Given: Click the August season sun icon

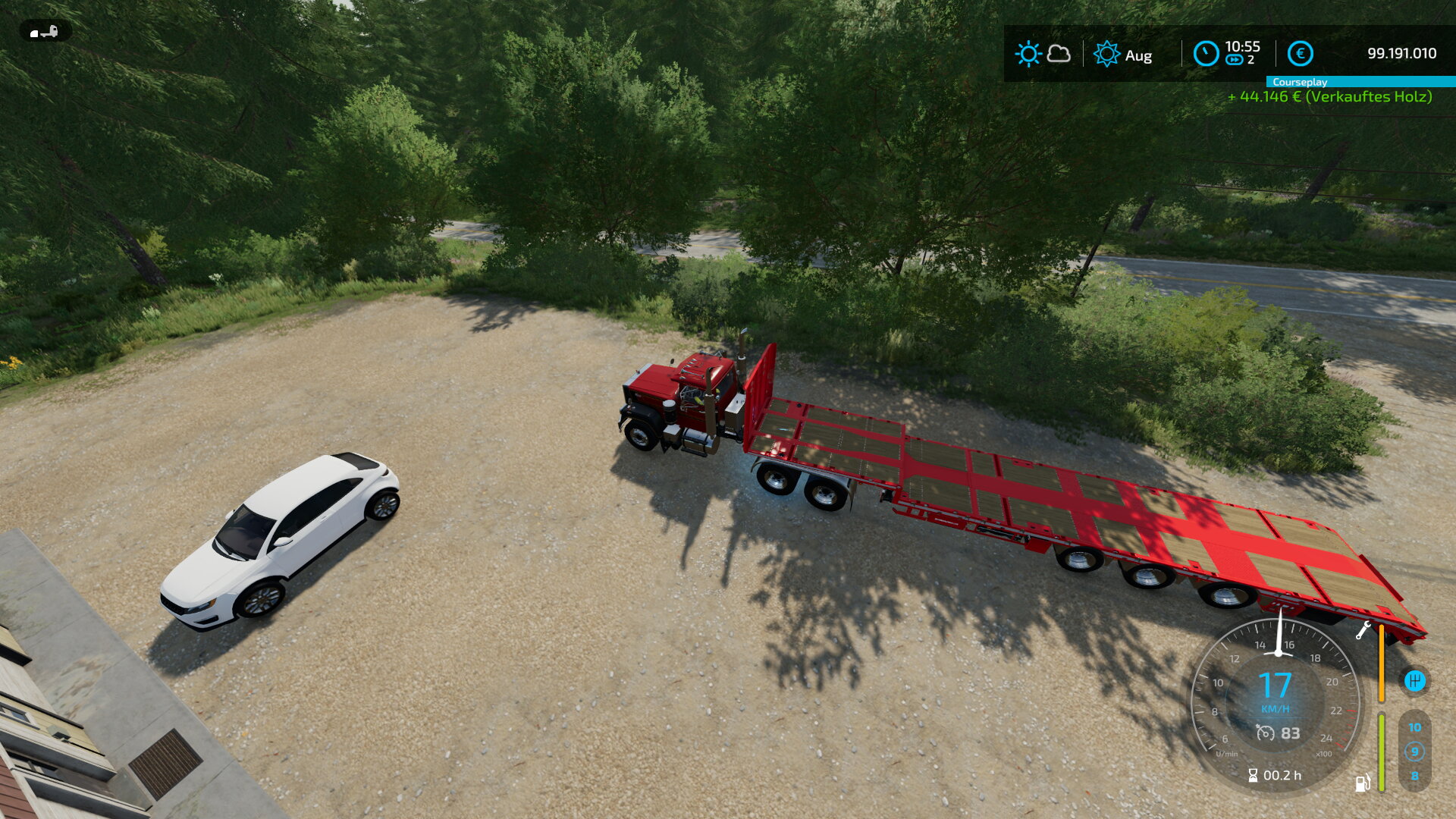Looking at the screenshot, I should [1106, 54].
